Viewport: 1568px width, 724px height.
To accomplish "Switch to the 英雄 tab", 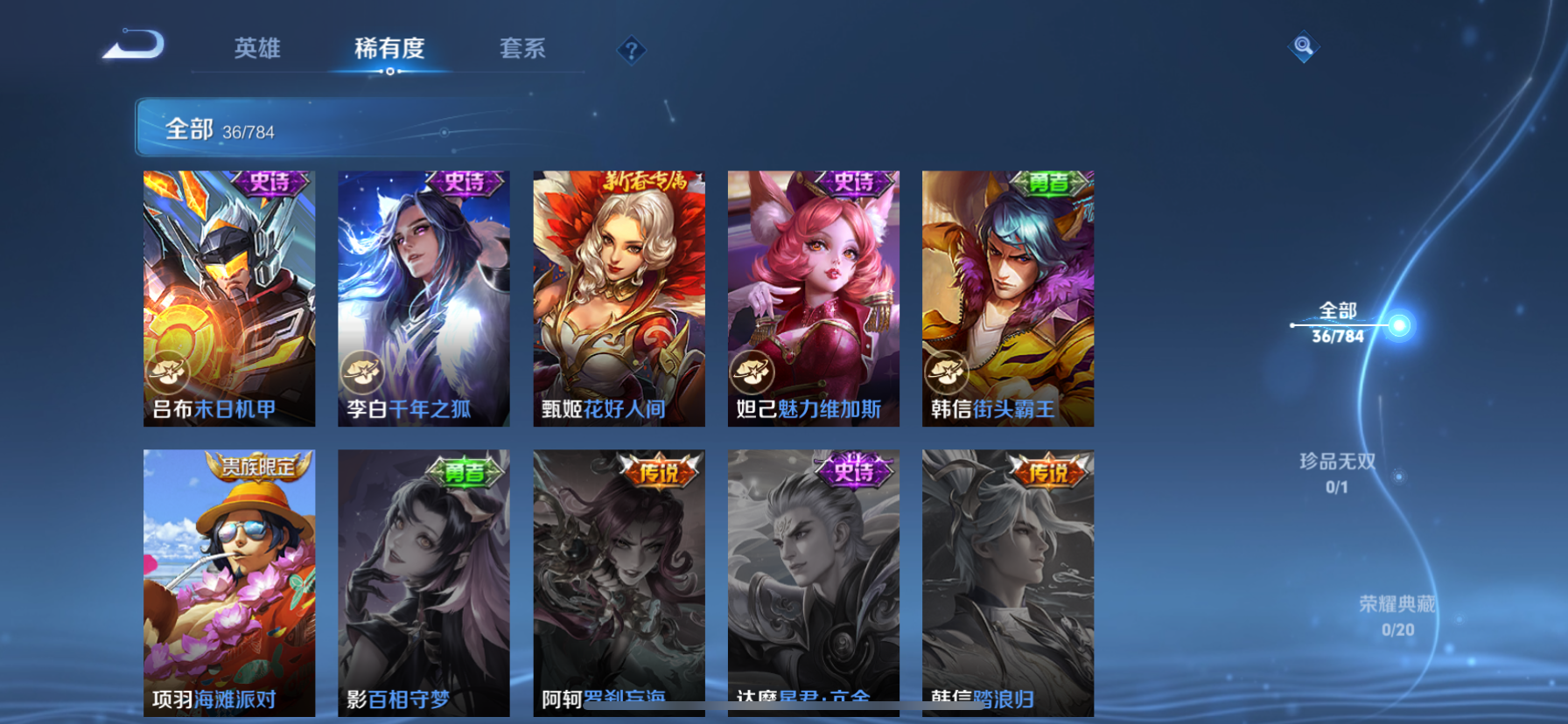I will [257, 50].
